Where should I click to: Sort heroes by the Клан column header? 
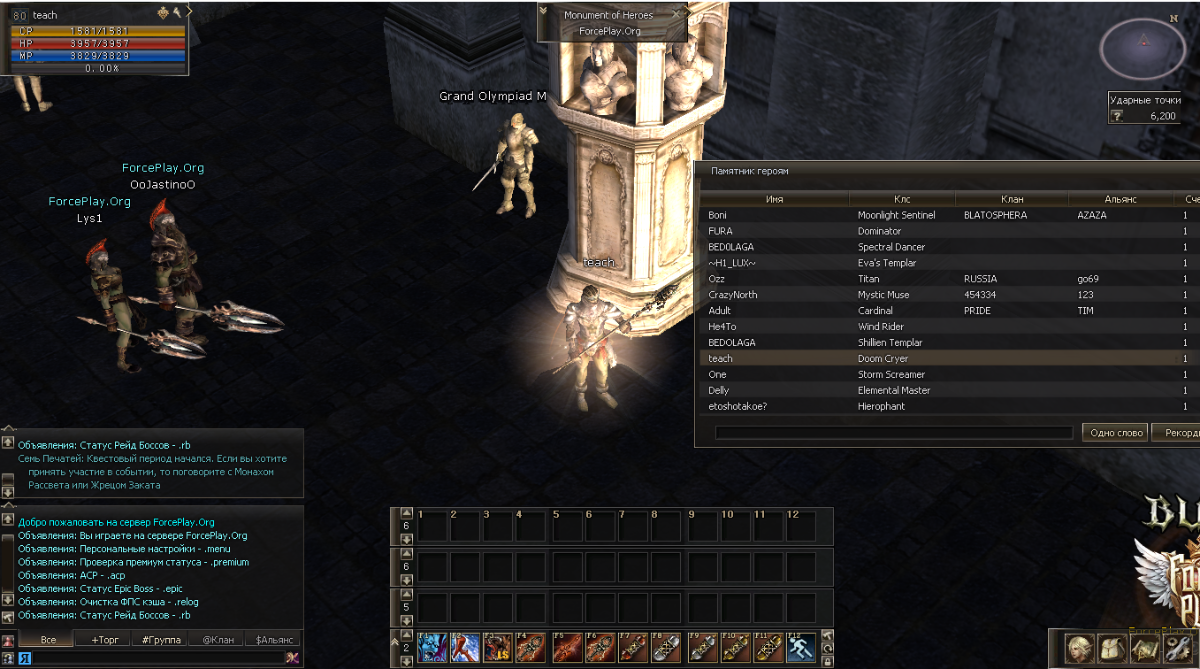click(x=1012, y=199)
